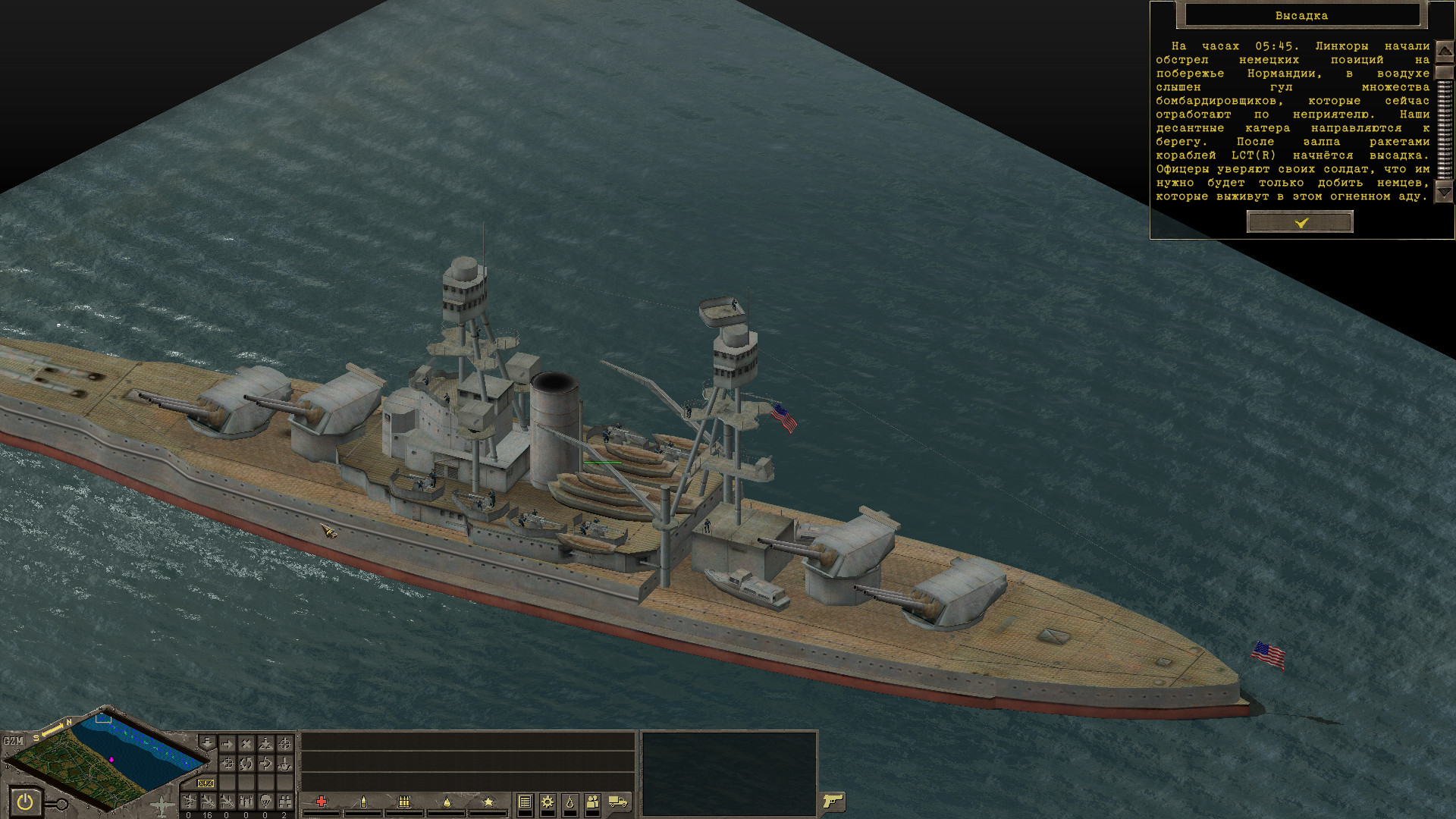Call the reconnaissance binoculars aviation option
Viewport: 1456px width, 819px height.
tap(284, 802)
